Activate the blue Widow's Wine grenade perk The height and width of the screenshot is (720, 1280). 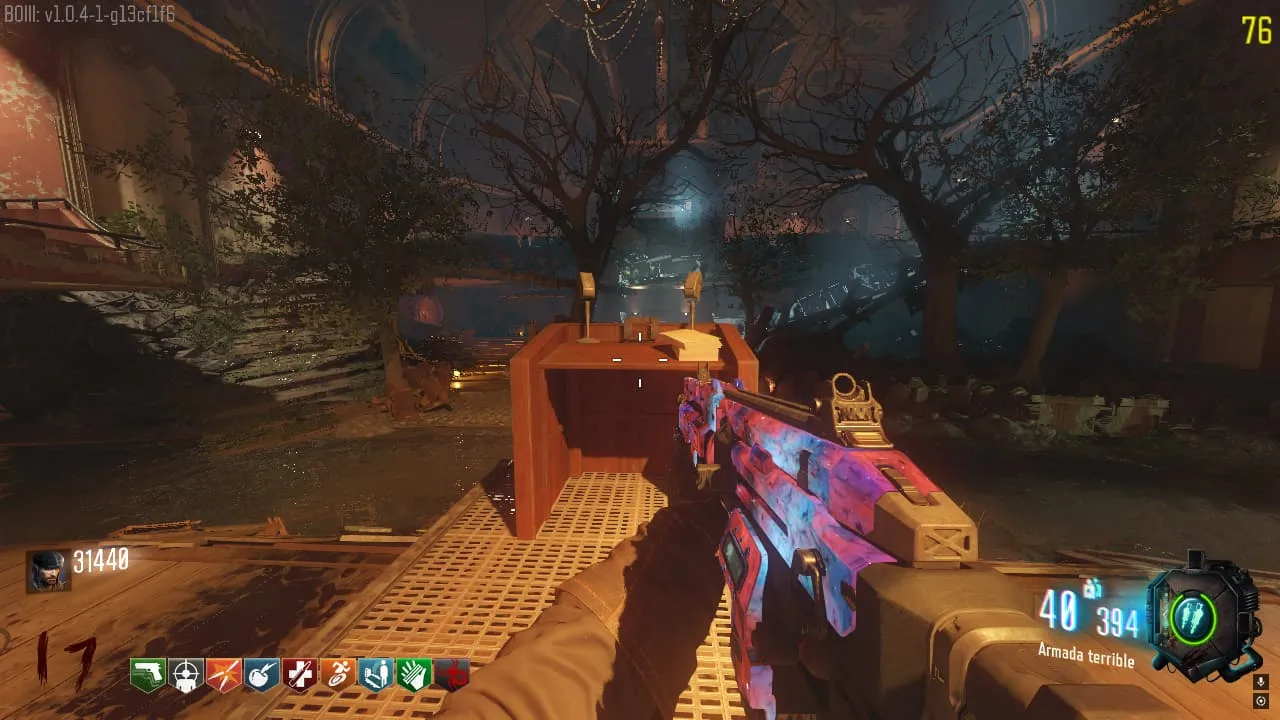coord(262,675)
